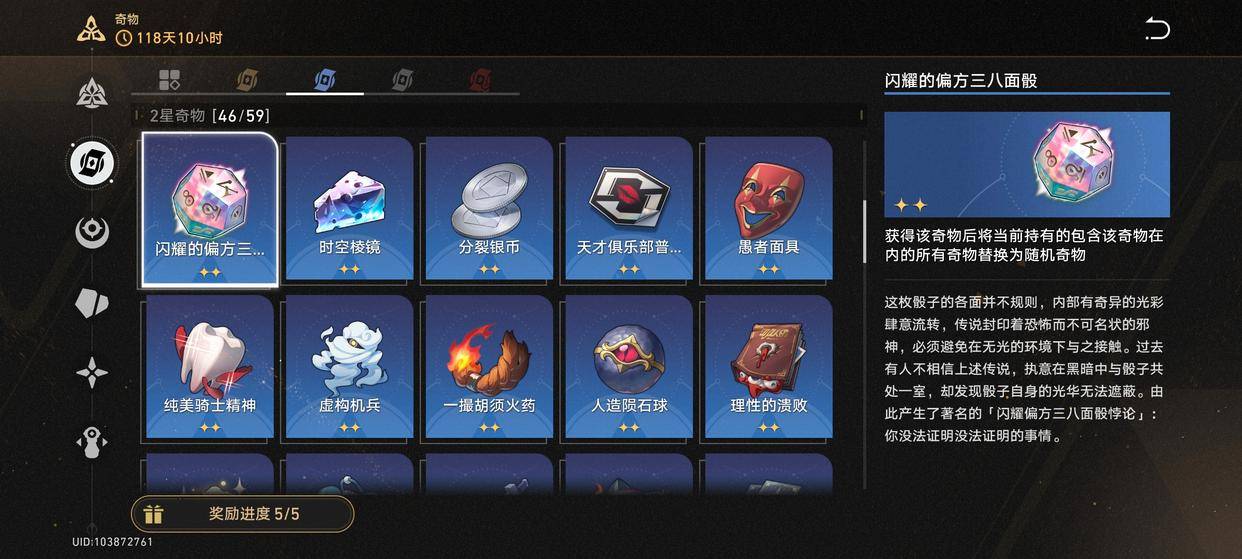
Task: Switch to the all-curios grid tab
Action: 169,79
